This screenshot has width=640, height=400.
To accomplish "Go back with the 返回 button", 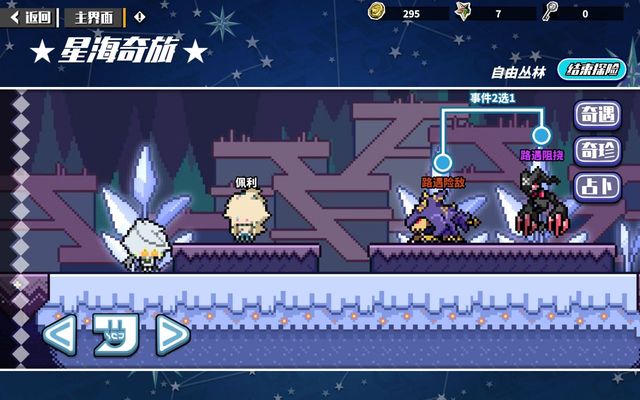I will coord(31,16).
